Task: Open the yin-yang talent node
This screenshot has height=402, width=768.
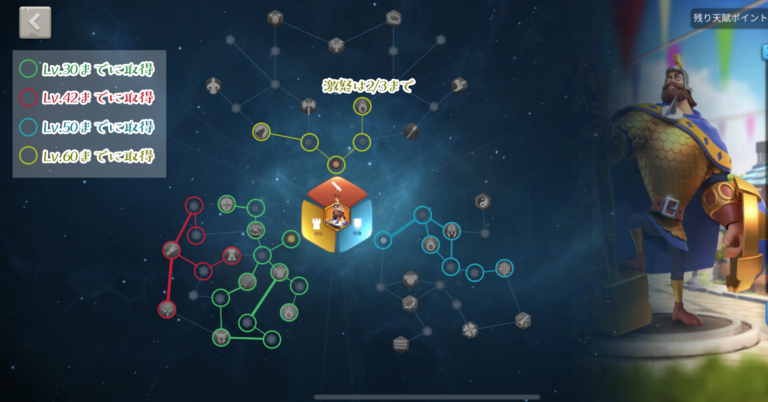Action: pyautogui.click(x=482, y=201)
